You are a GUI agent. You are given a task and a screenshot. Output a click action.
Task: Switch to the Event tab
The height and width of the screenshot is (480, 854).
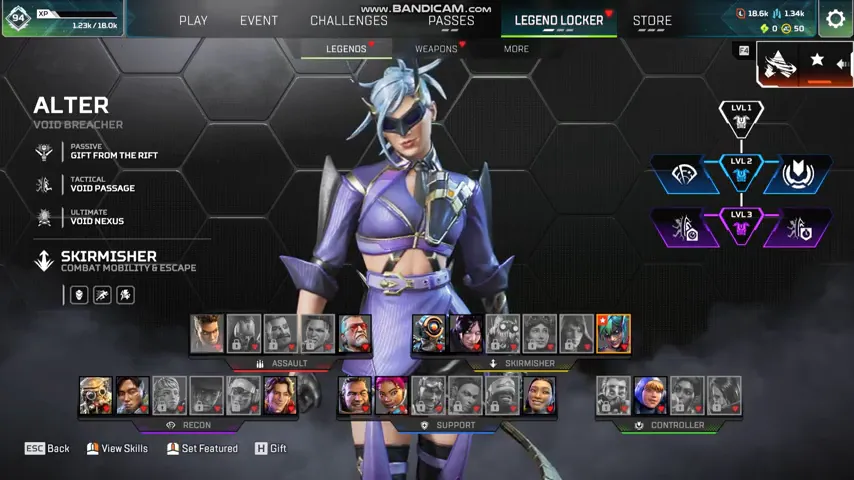pyautogui.click(x=259, y=20)
